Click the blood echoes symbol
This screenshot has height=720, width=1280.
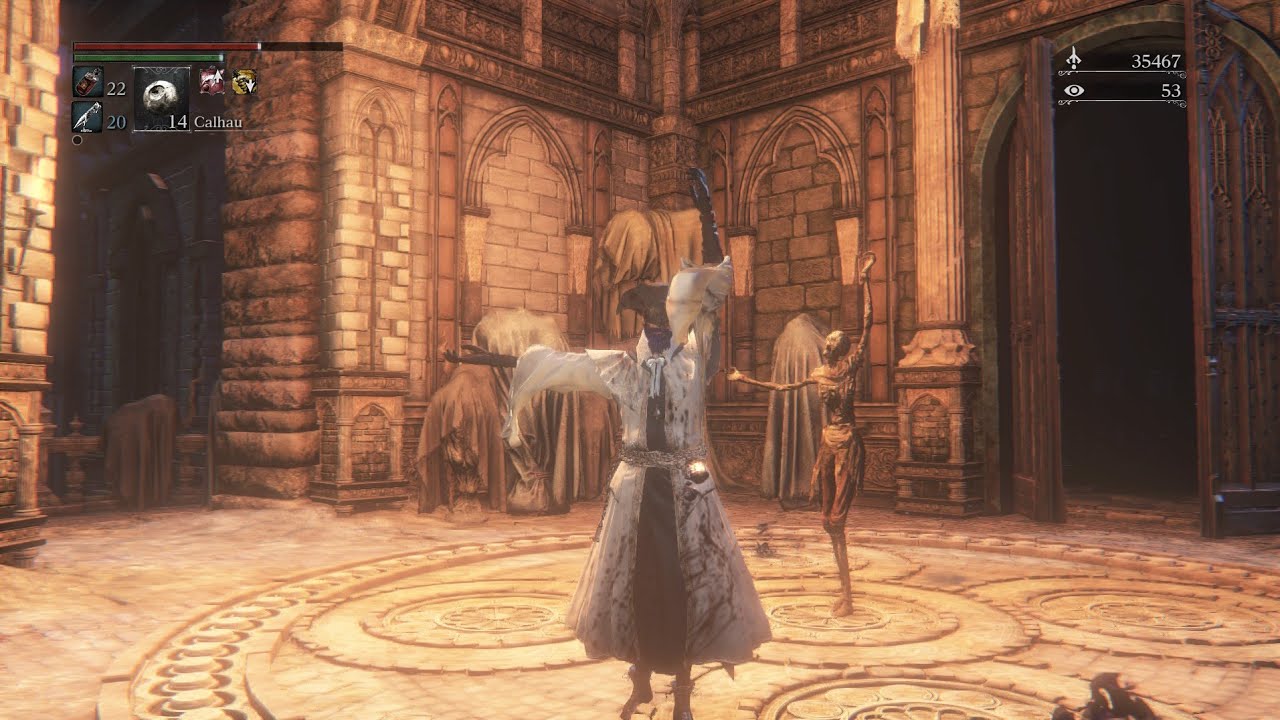(1074, 61)
